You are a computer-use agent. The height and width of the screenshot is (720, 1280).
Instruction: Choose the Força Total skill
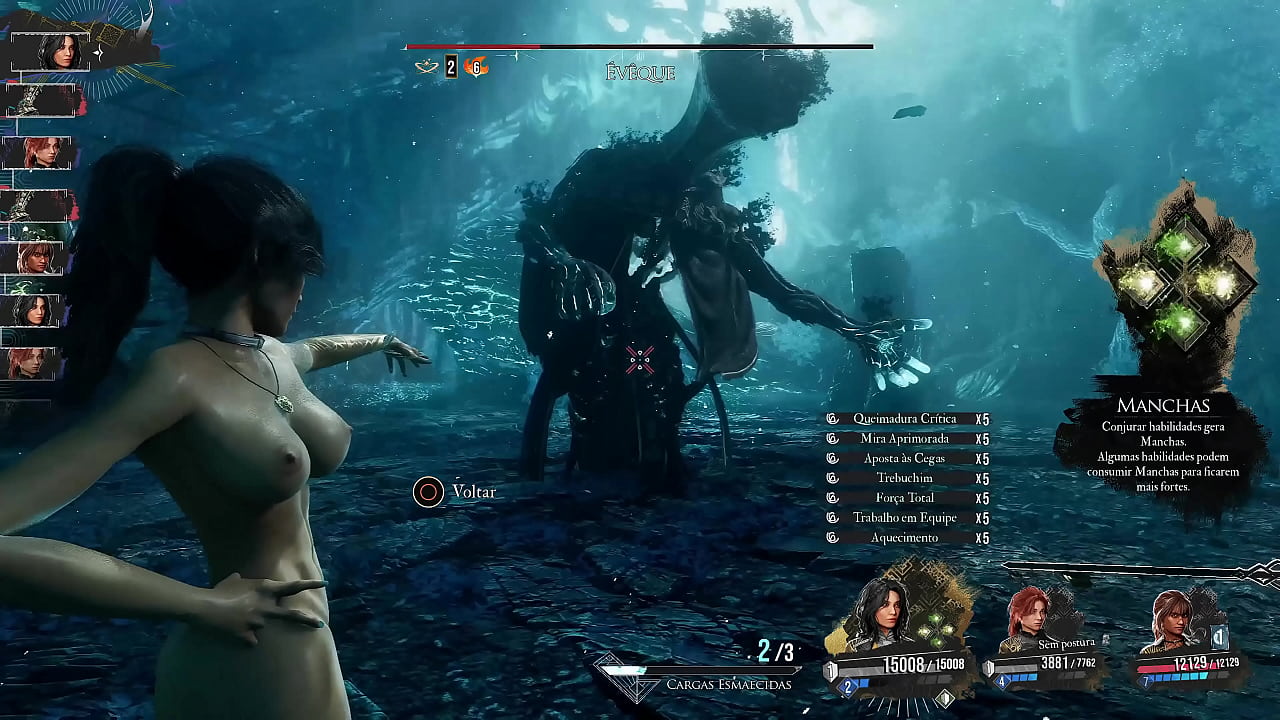[905, 498]
